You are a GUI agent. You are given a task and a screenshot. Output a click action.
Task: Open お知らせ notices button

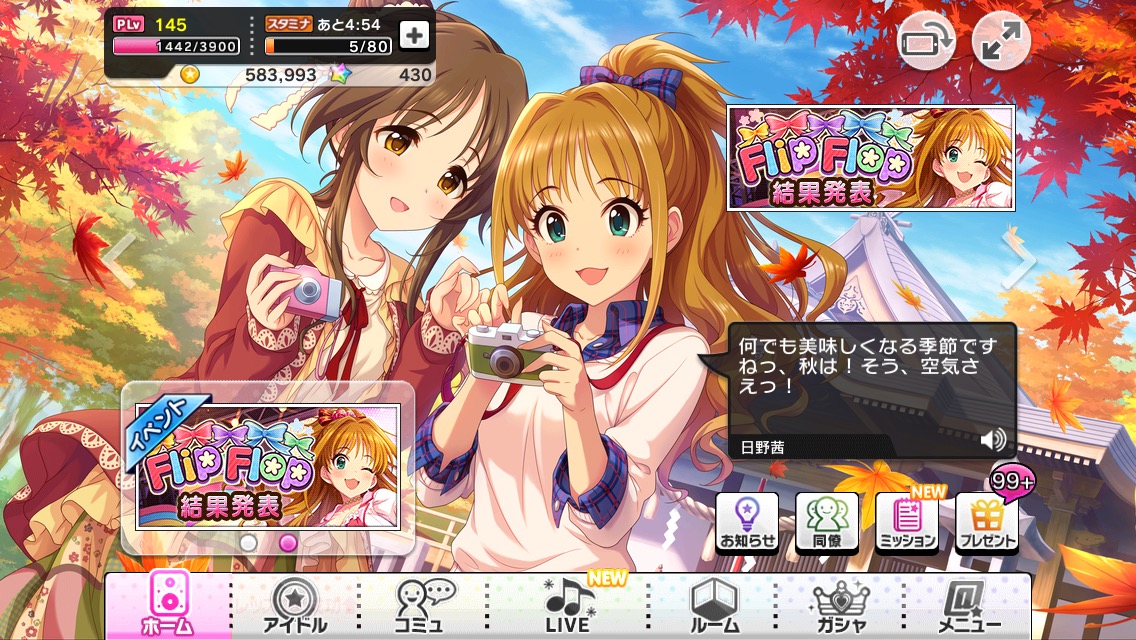pyautogui.click(x=747, y=522)
